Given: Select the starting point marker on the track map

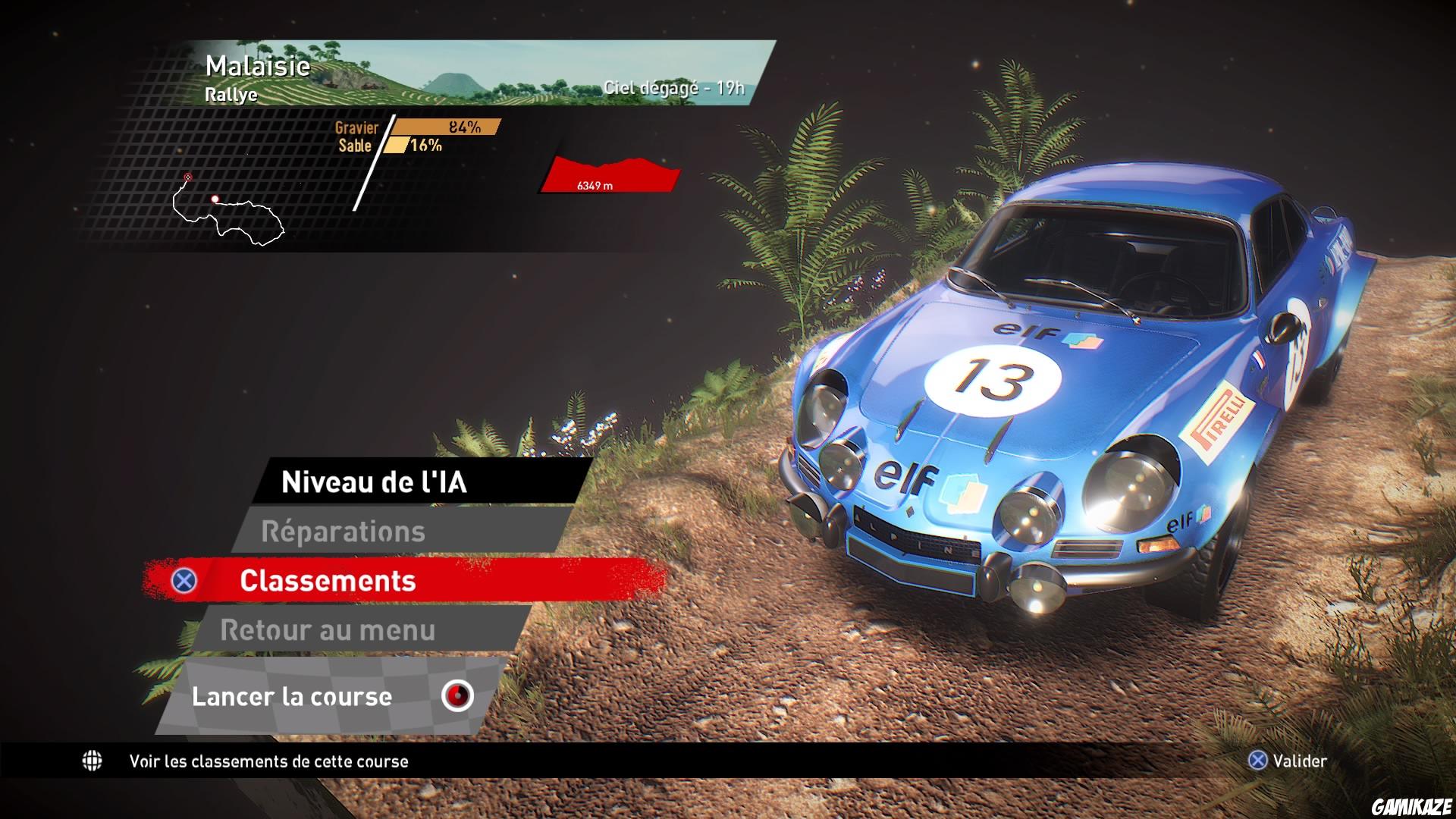Looking at the screenshot, I should (187, 176).
